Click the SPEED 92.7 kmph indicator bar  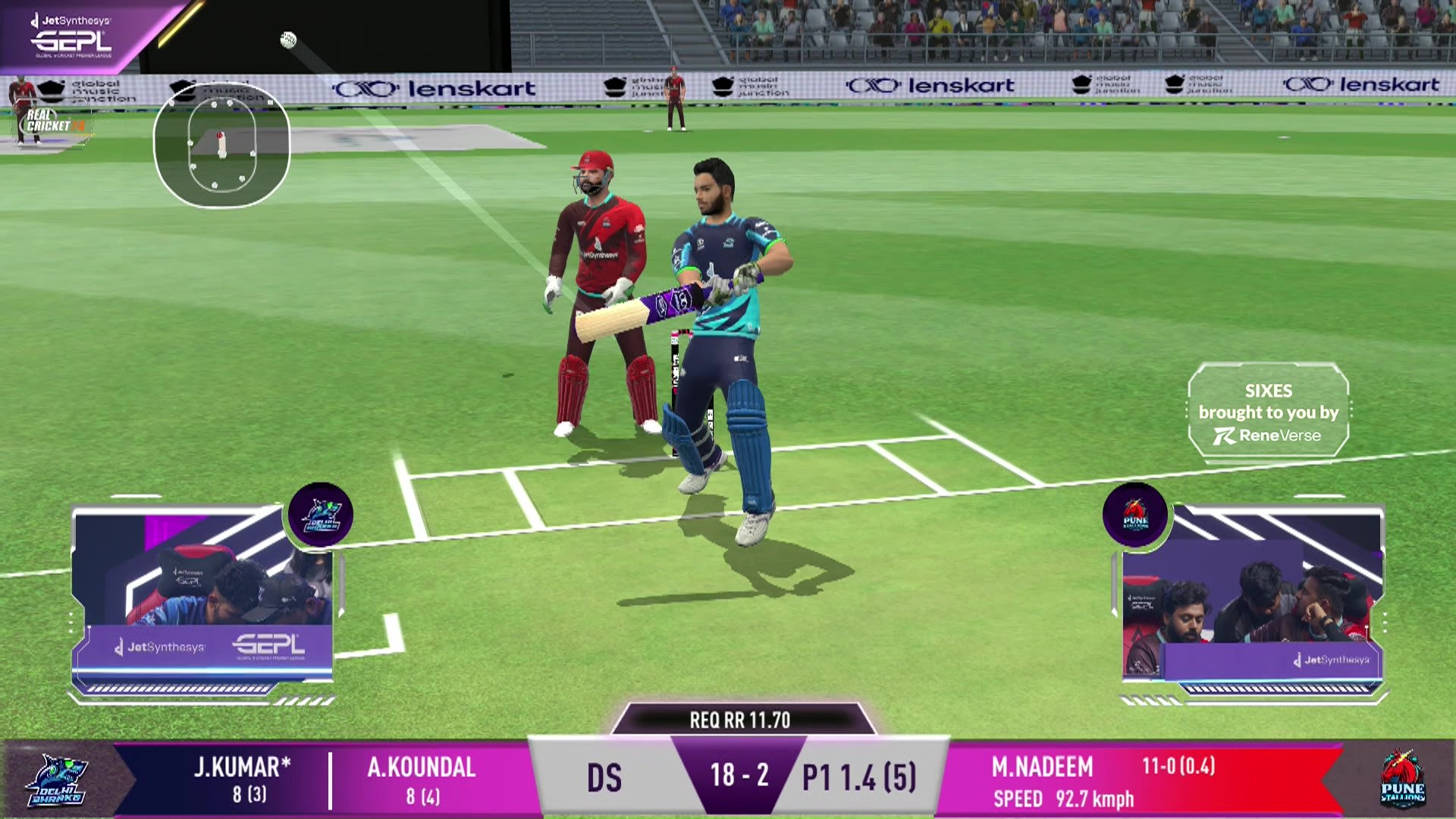coord(1065,799)
